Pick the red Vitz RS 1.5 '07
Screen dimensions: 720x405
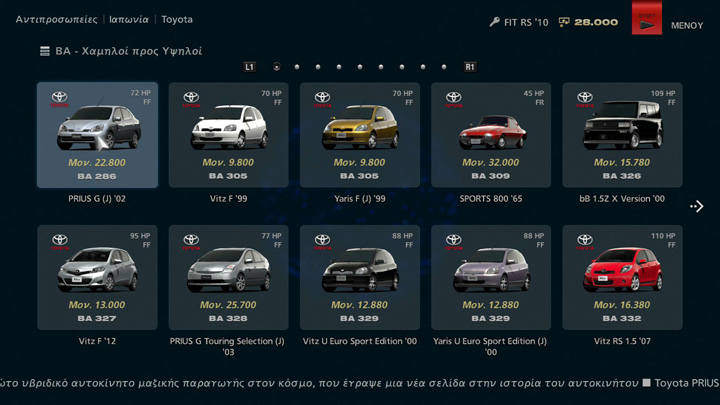point(622,277)
